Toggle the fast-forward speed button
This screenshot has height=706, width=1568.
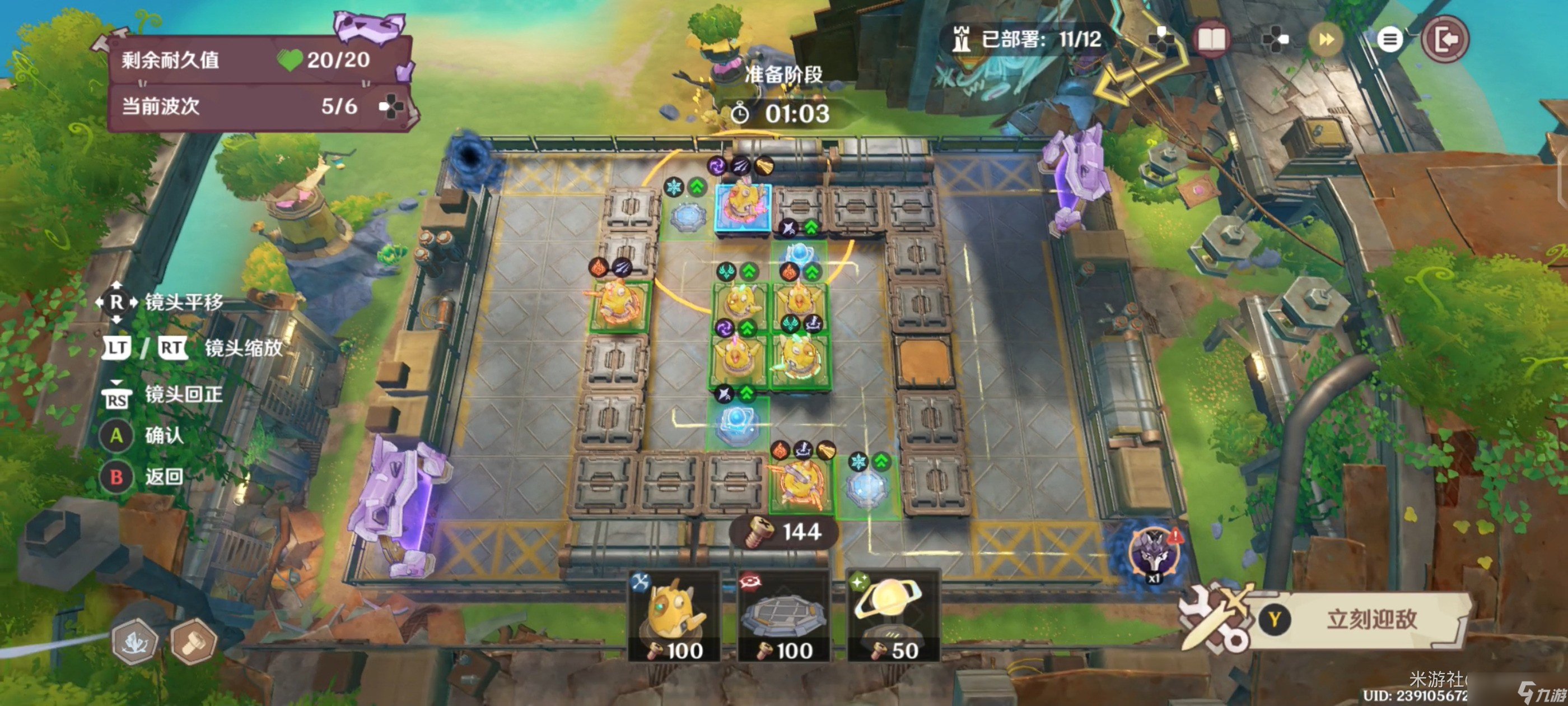1326,40
